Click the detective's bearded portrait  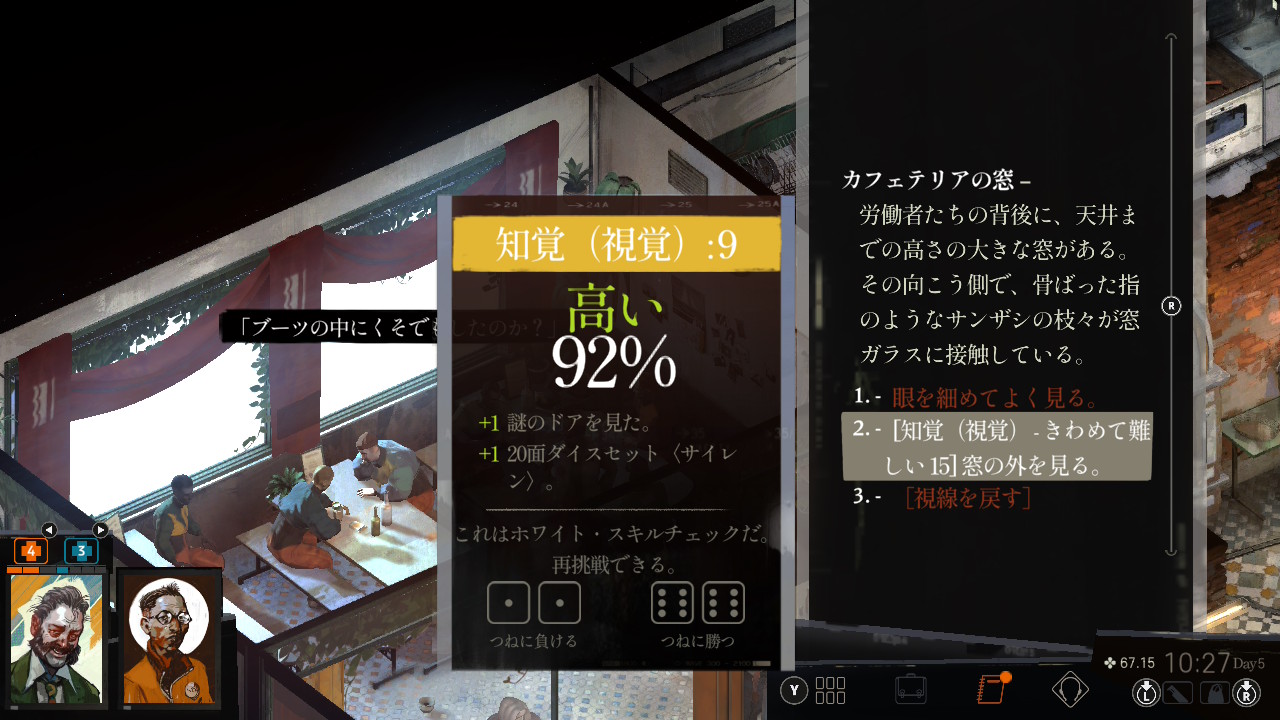click(57, 638)
